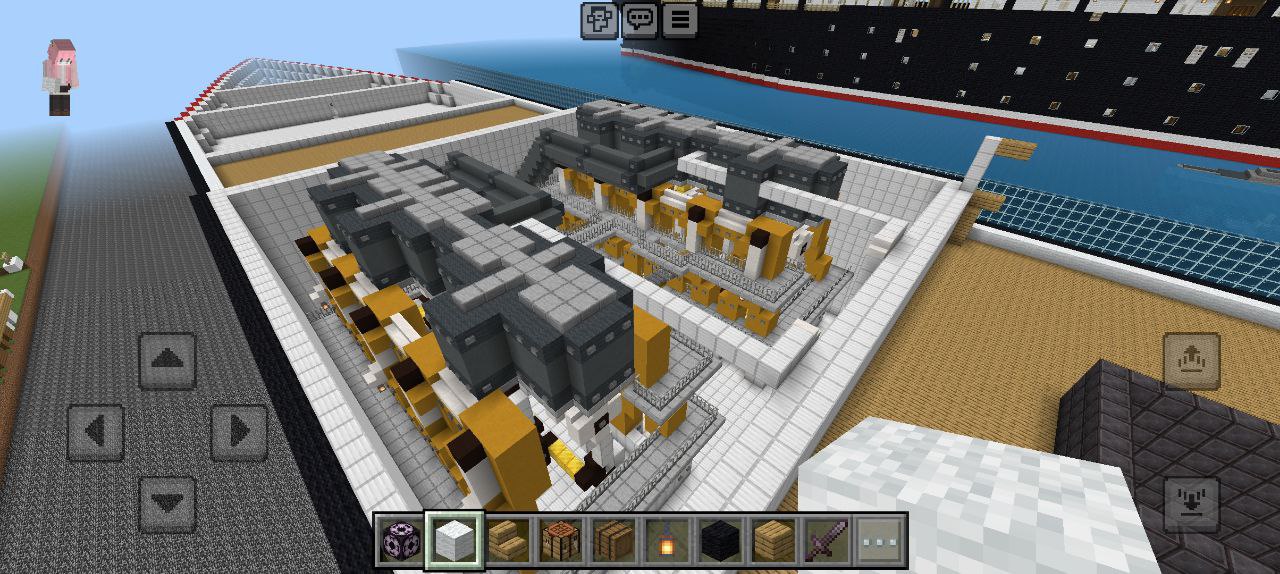Tap the move left arrow
1280x574 pixels.
point(95,433)
